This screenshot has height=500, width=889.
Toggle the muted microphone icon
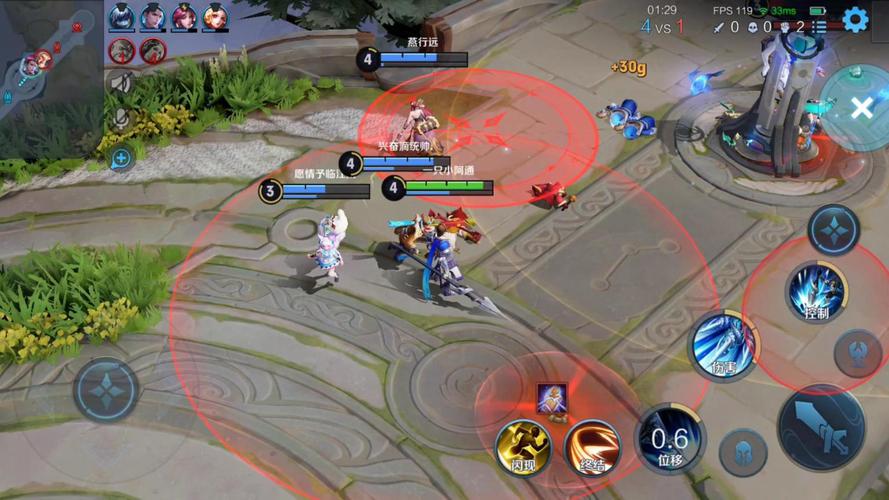pyautogui.click(x=122, y=119)
